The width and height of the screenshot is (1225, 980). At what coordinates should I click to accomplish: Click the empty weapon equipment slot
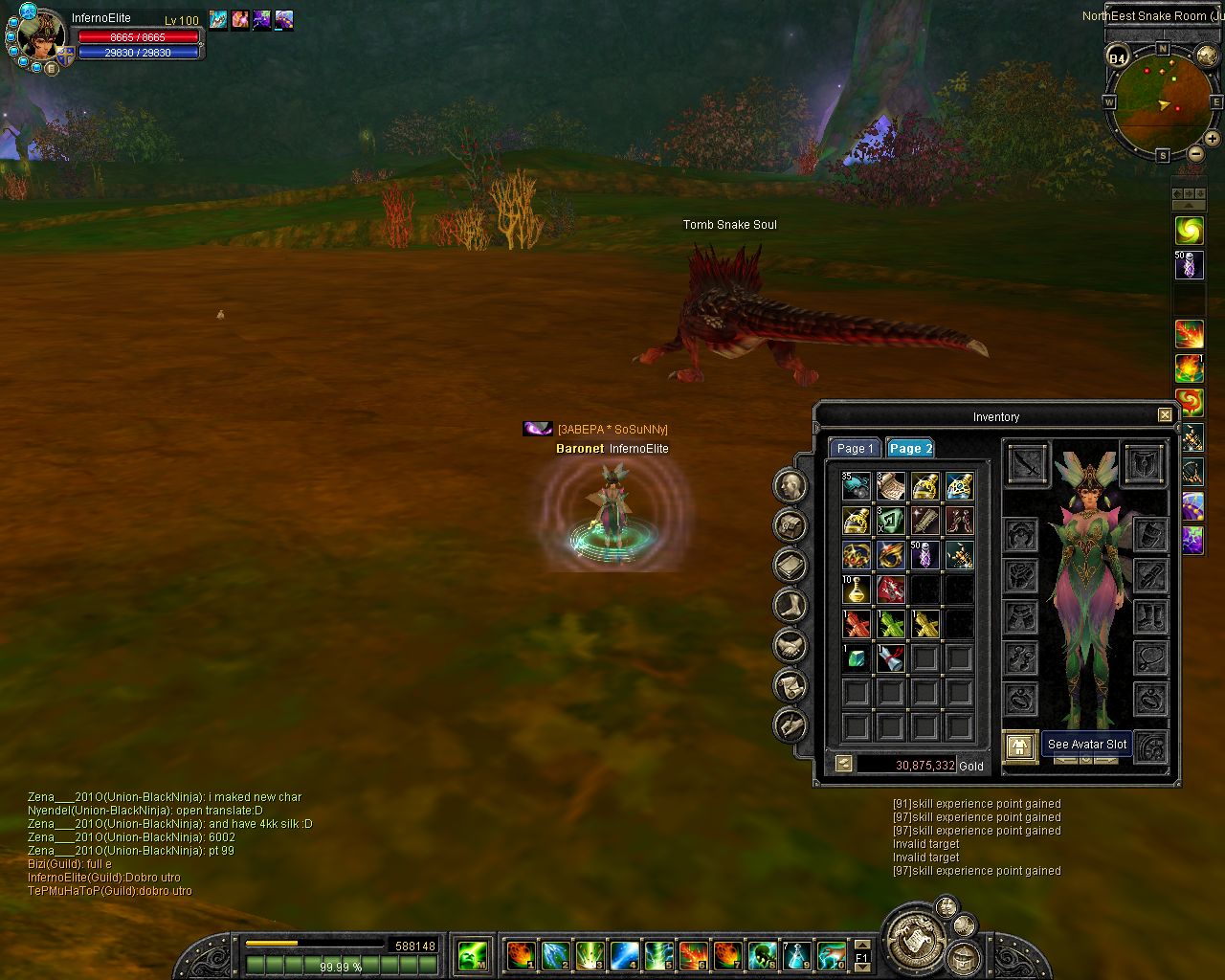click(x=1027, y=464)
